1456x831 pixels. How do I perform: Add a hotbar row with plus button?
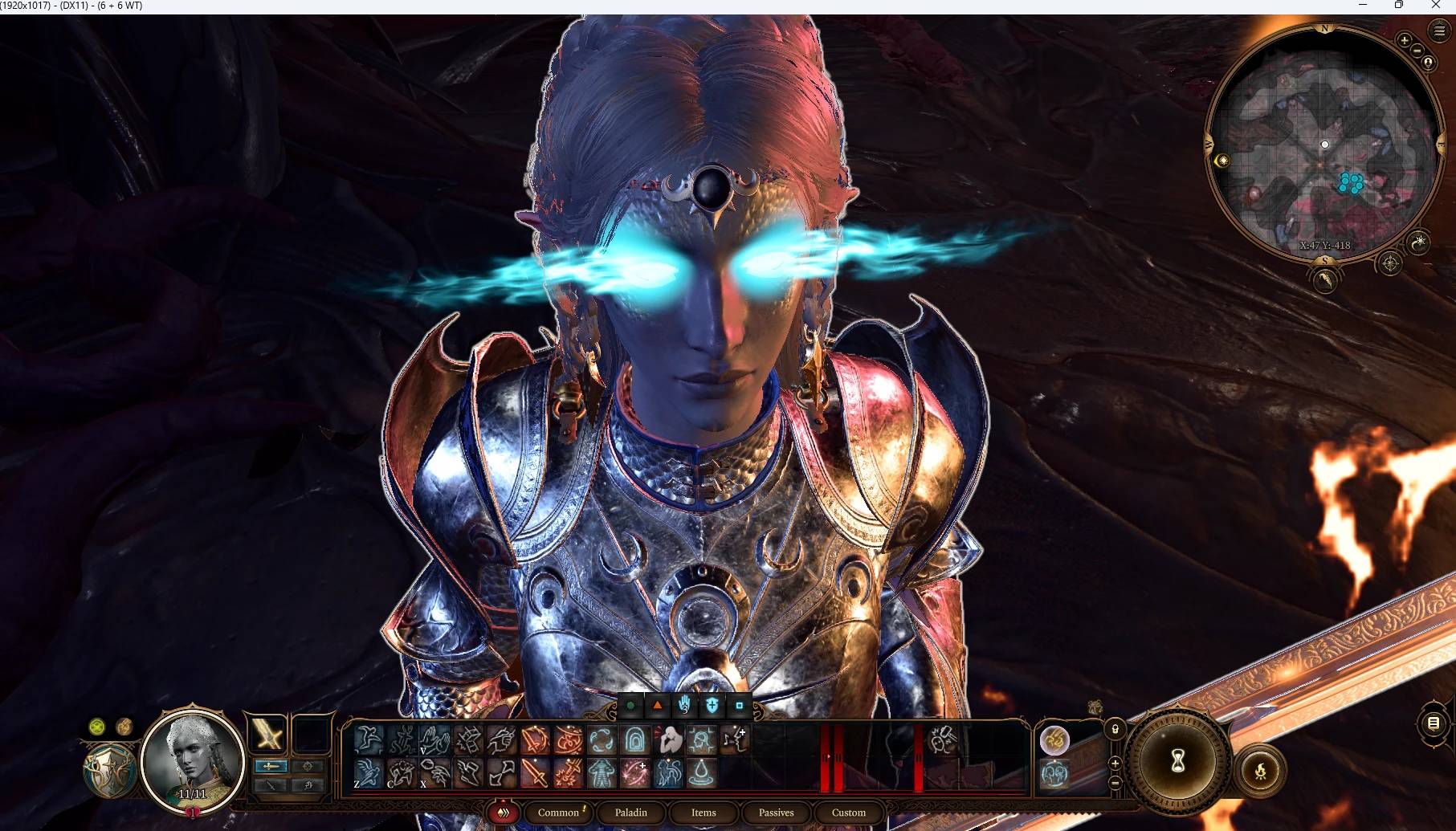click(1115, 763)
